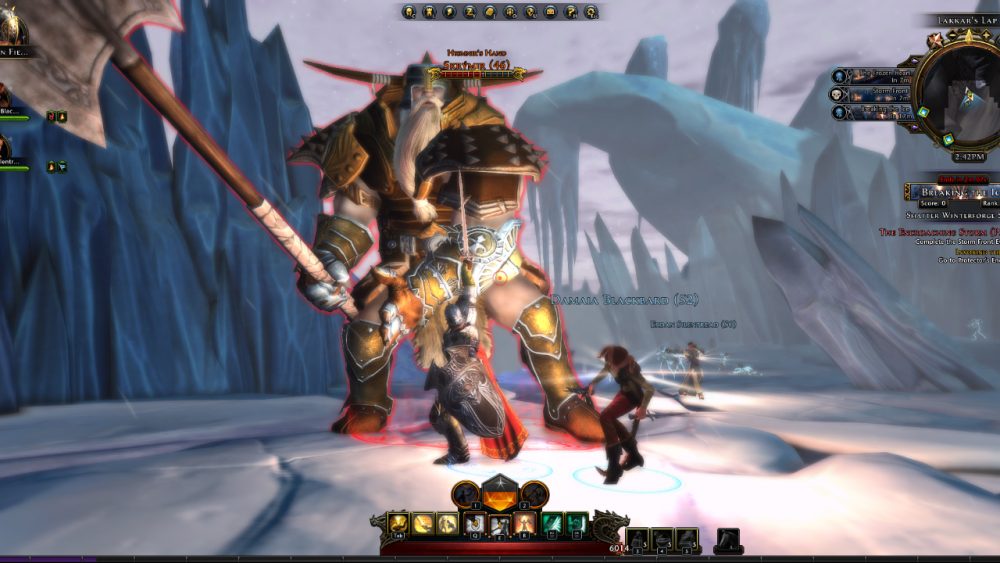Trigger the daily power slot labeled 1
The image size is (1000, 563).
[x=465, y=494]
